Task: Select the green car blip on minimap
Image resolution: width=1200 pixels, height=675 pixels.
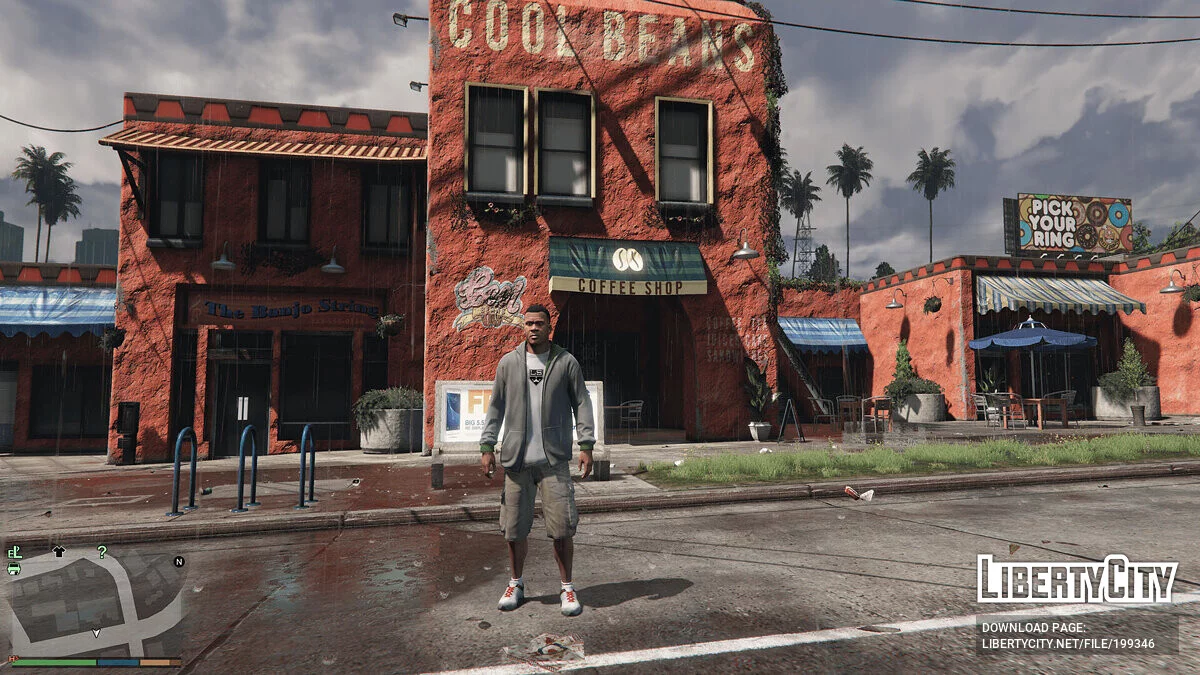Action: pos(14,568)
